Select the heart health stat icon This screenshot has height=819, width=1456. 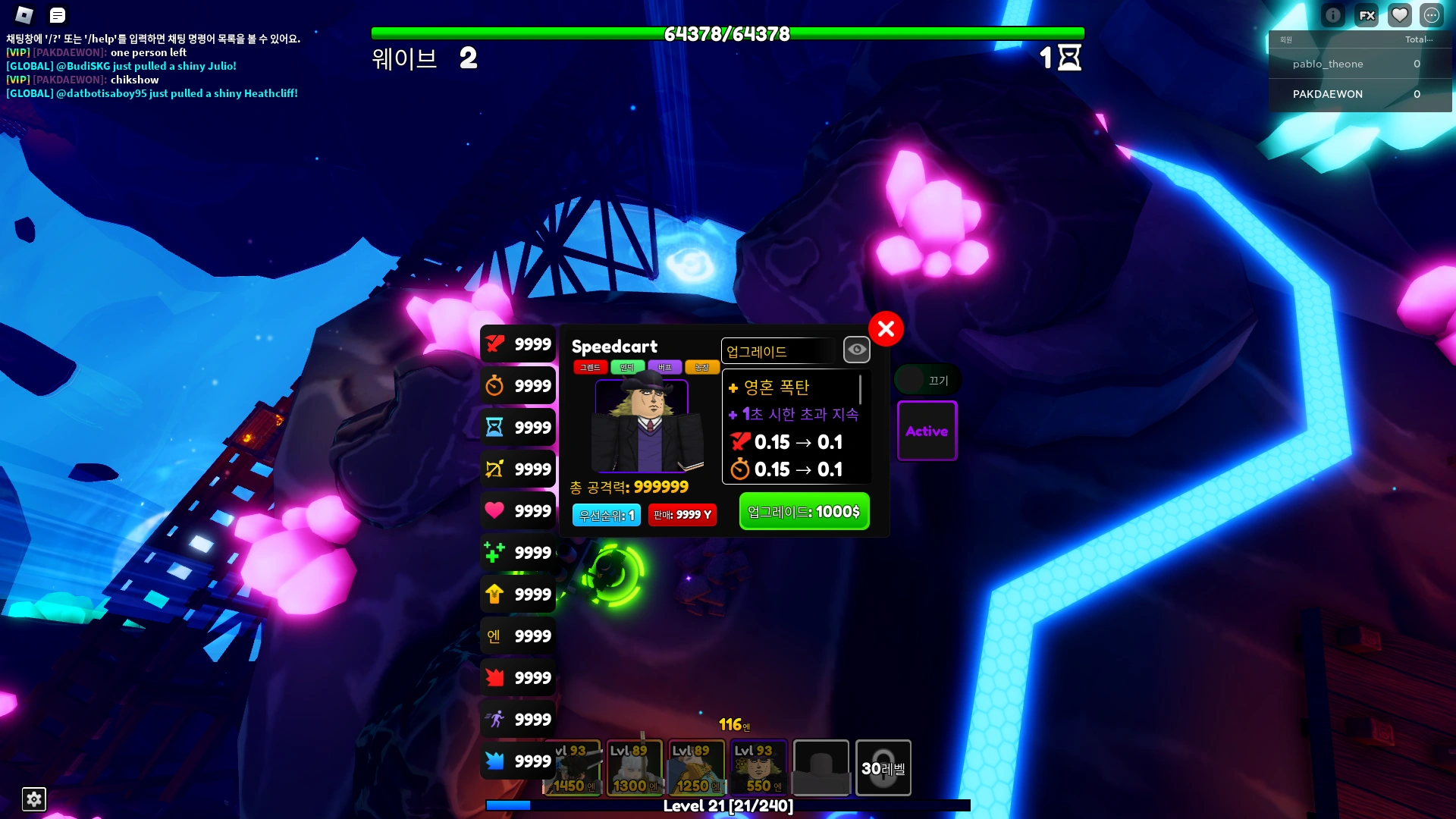coord(497,510)
